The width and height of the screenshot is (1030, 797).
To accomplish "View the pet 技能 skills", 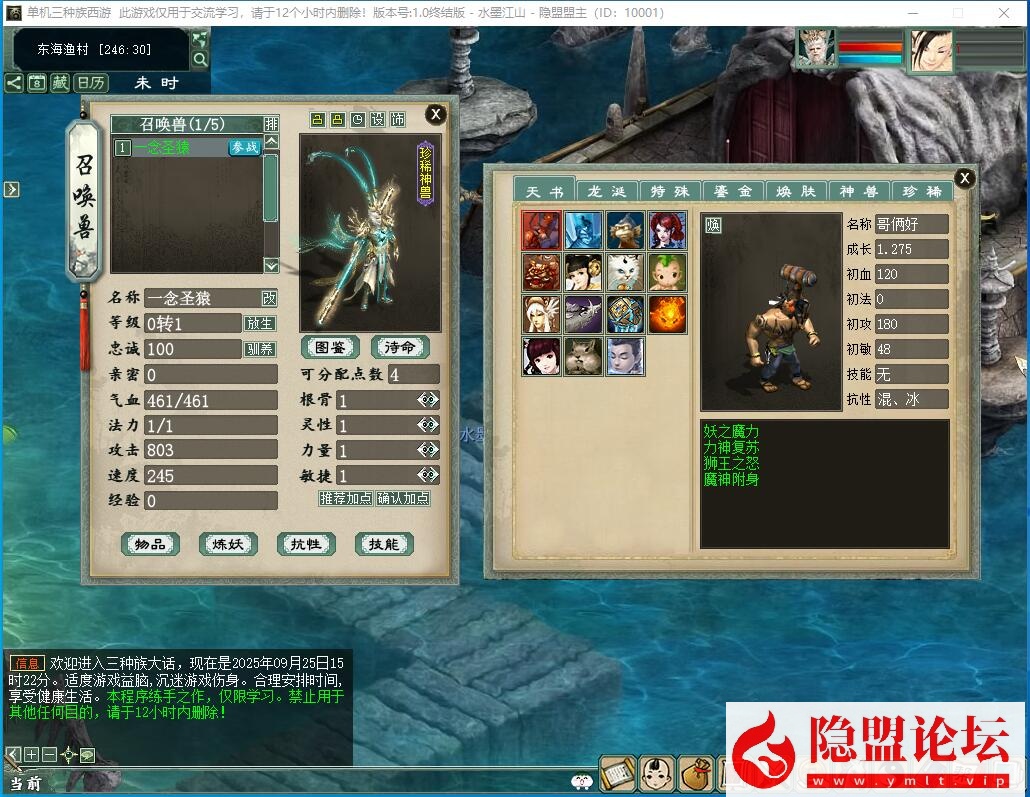I will [x=384, y=544].
